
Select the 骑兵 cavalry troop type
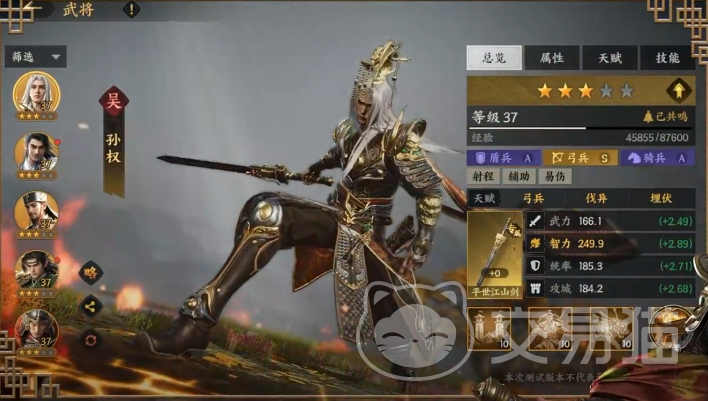pyautogui.click(x=657, y=157)
